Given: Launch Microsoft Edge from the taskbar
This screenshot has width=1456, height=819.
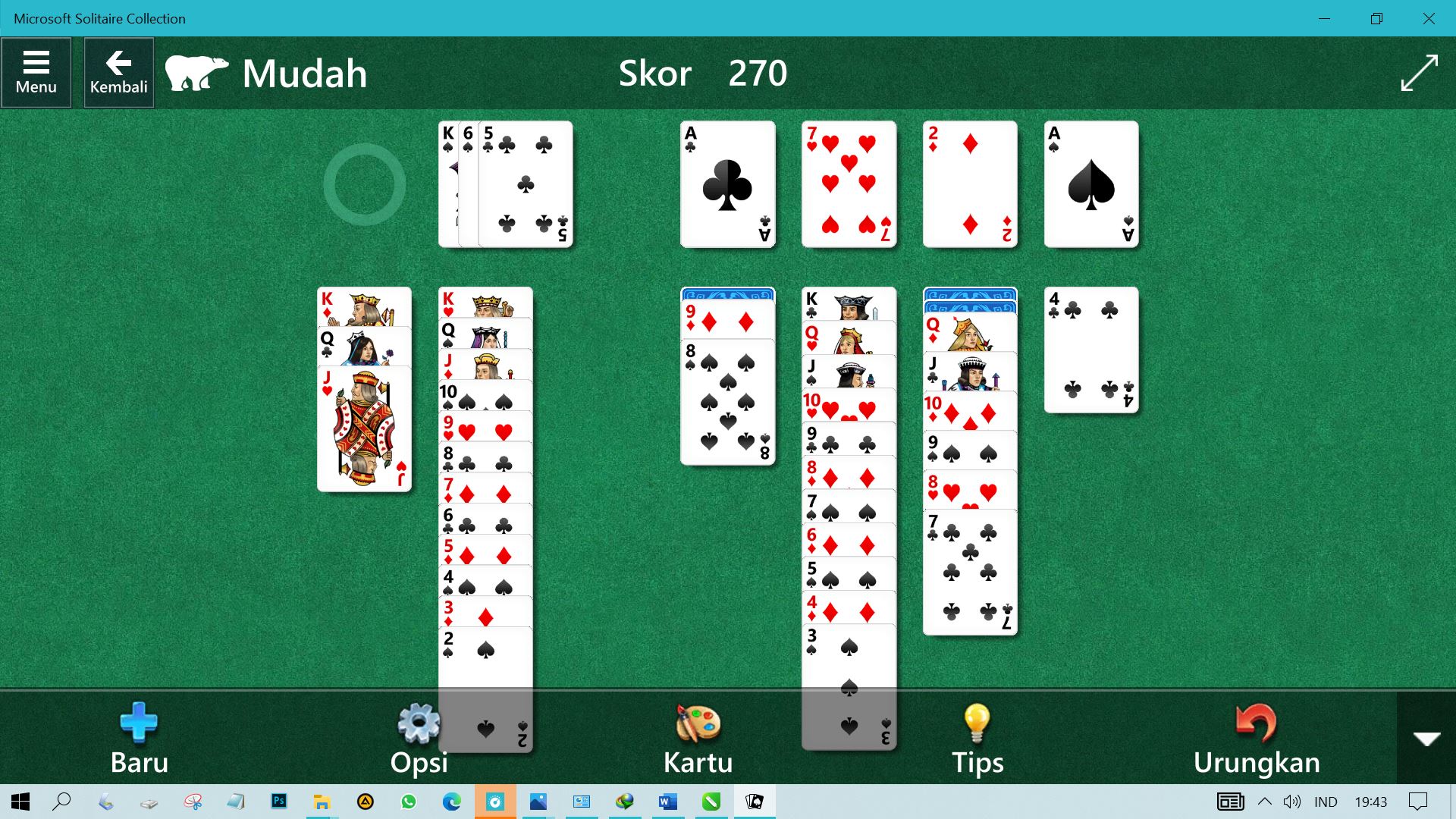Looking at the screenshot, I should click(x=452, y=801).
